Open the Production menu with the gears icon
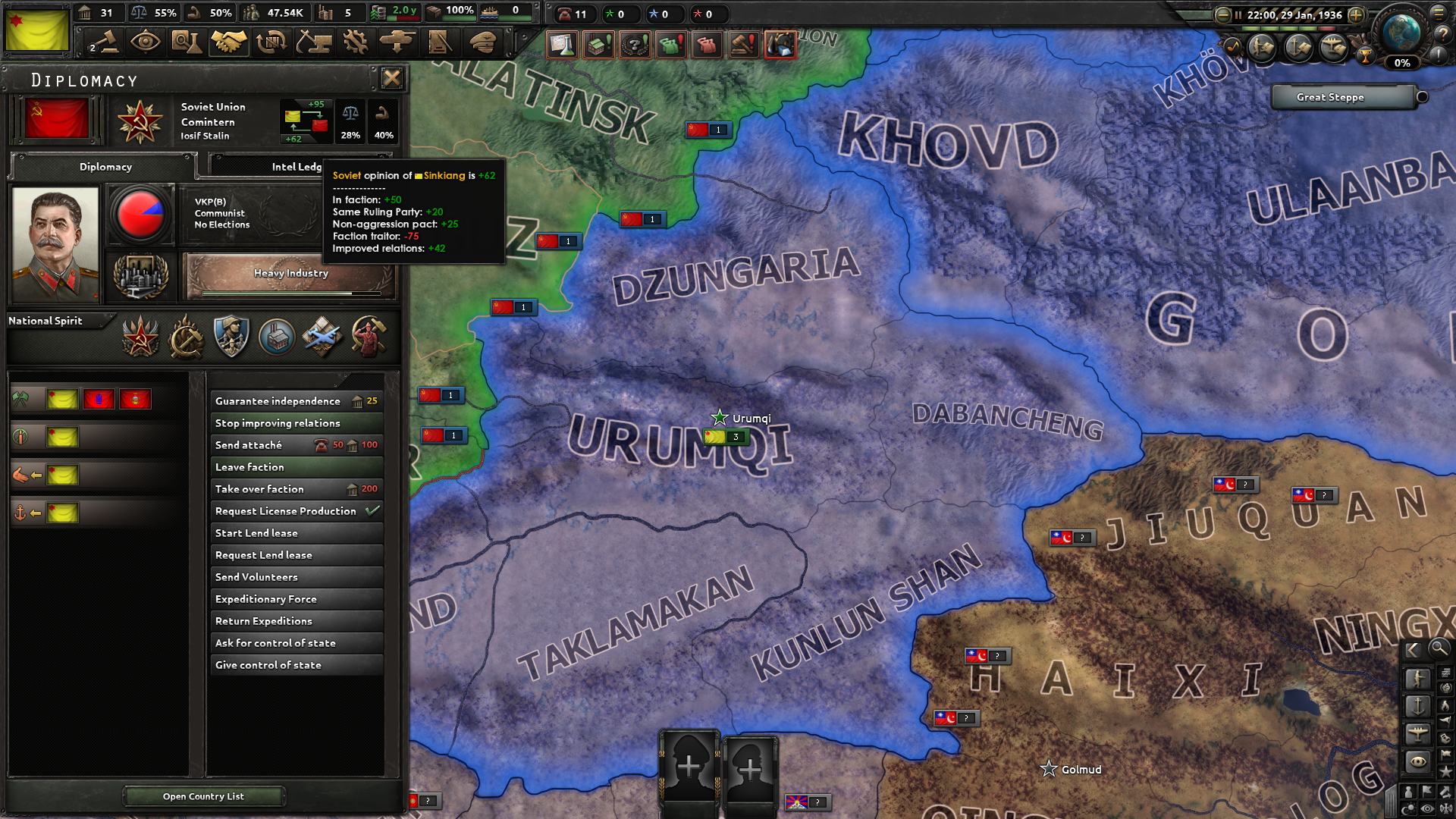Screen dimensions: 1456x819 [x=356, y=43]
